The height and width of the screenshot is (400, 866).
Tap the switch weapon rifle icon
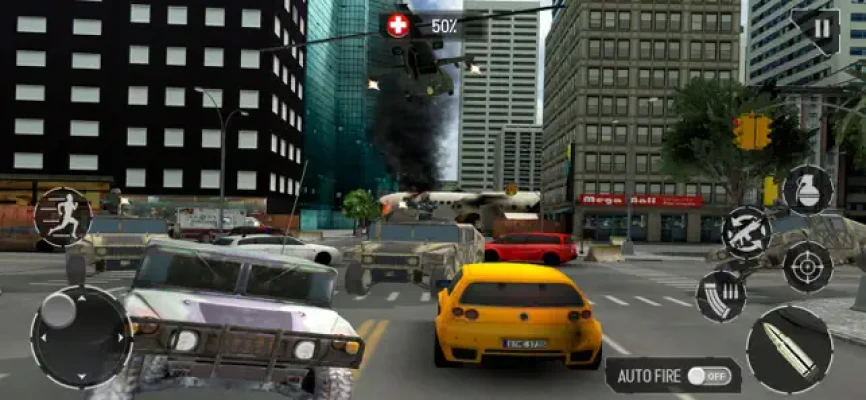coord(746,231)
